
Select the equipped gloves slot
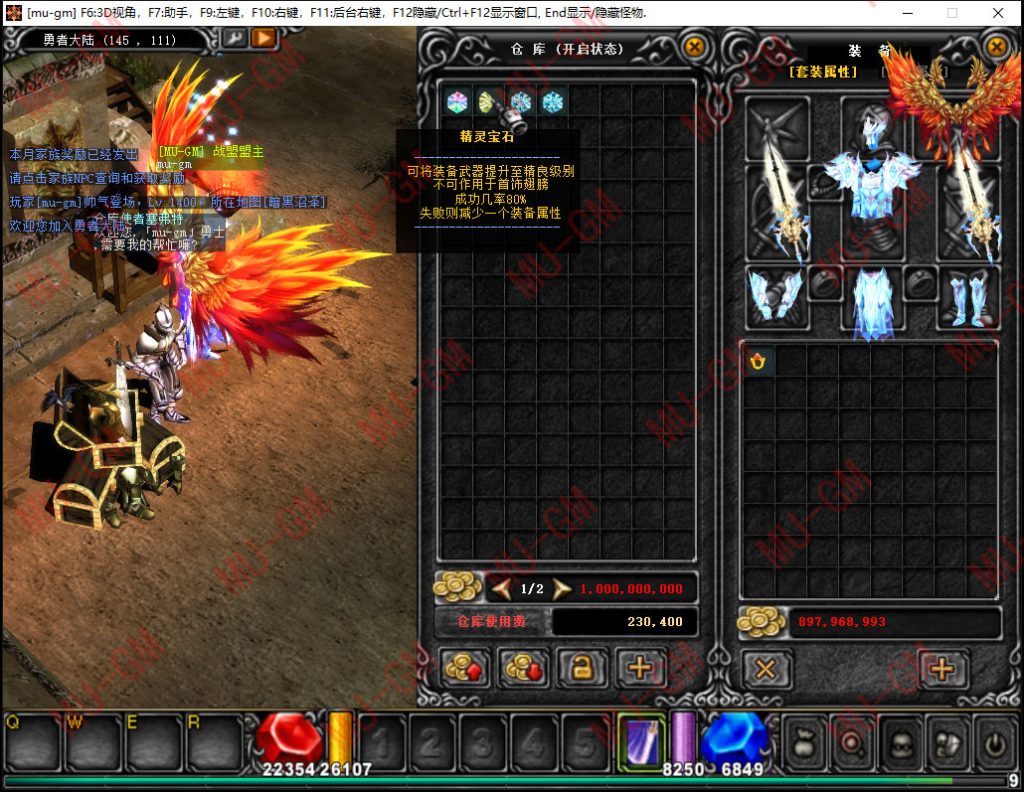(776, 297)
